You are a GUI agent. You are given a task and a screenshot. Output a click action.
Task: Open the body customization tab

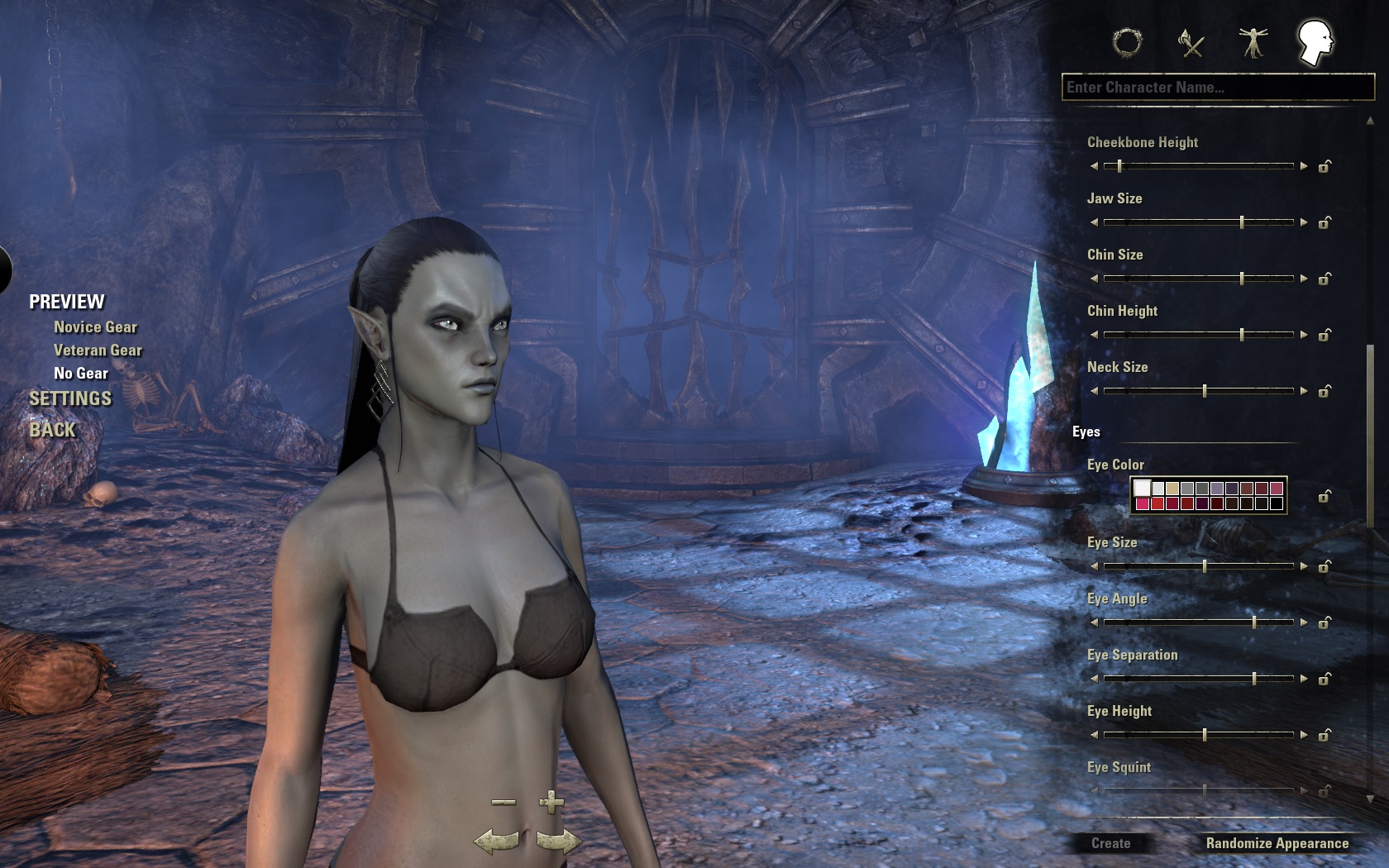click(1253, 42)
